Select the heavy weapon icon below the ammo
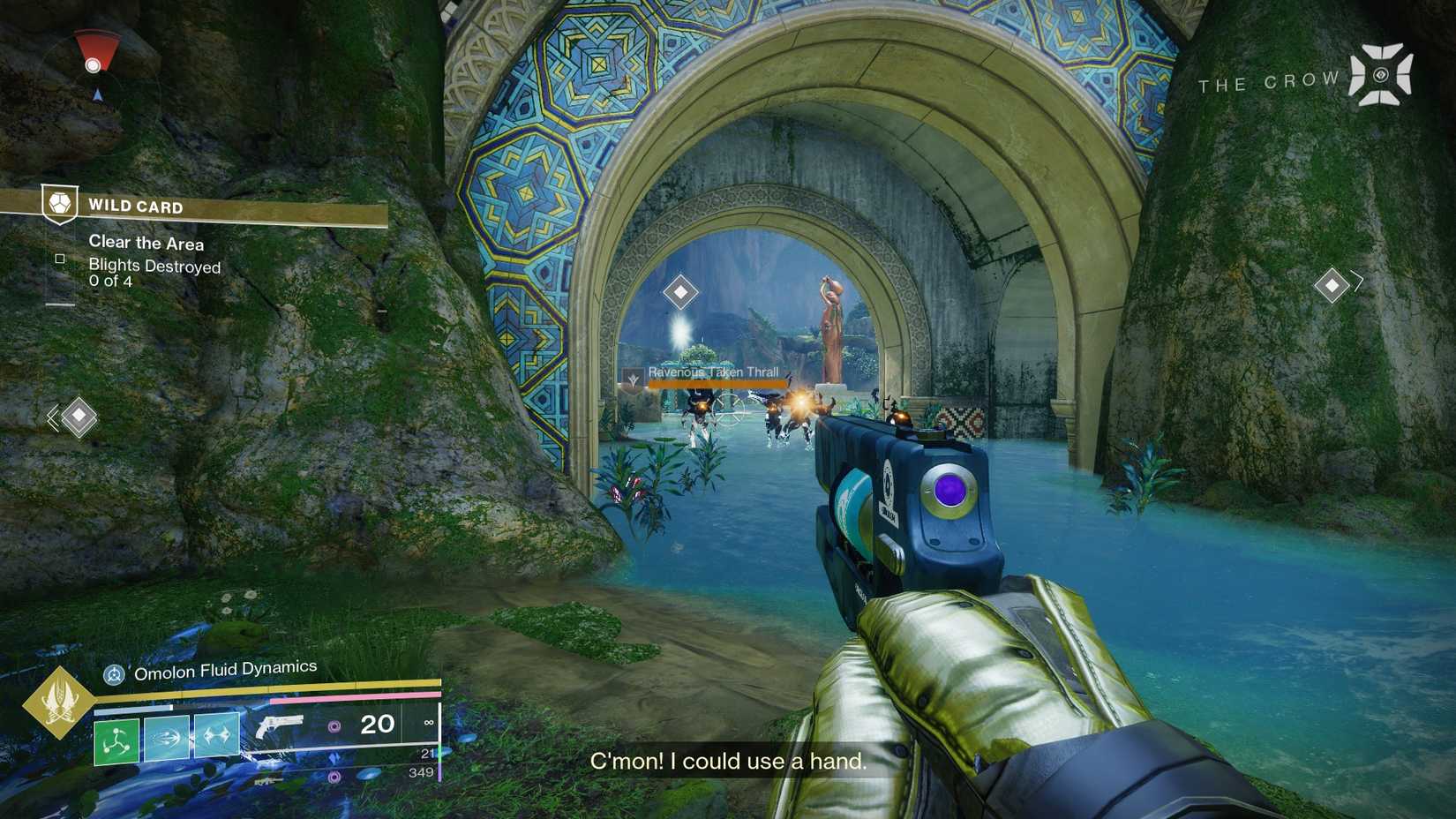This screenshot has height=819, width=1456. (x=268, y=780)
